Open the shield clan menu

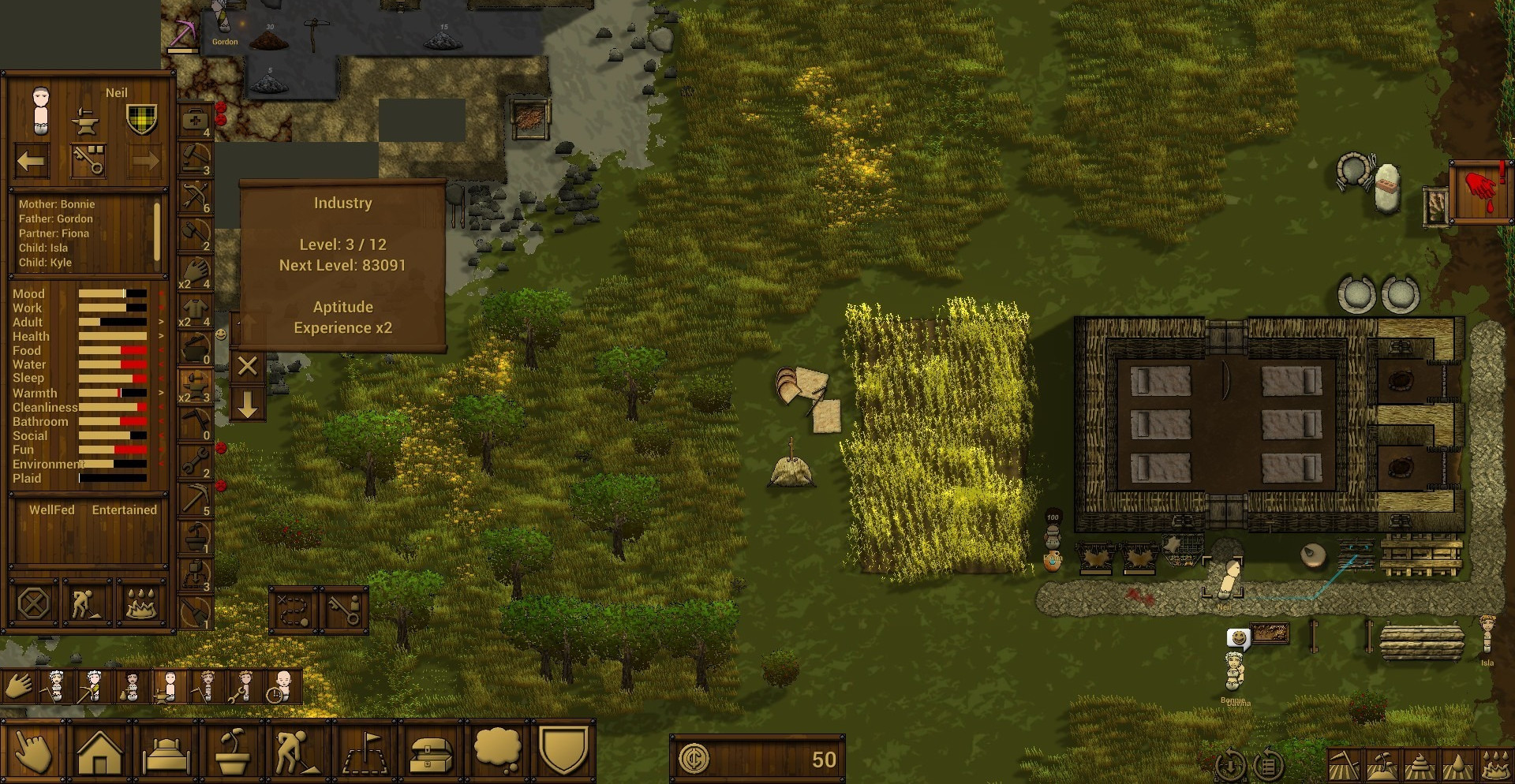click(563, 752)
